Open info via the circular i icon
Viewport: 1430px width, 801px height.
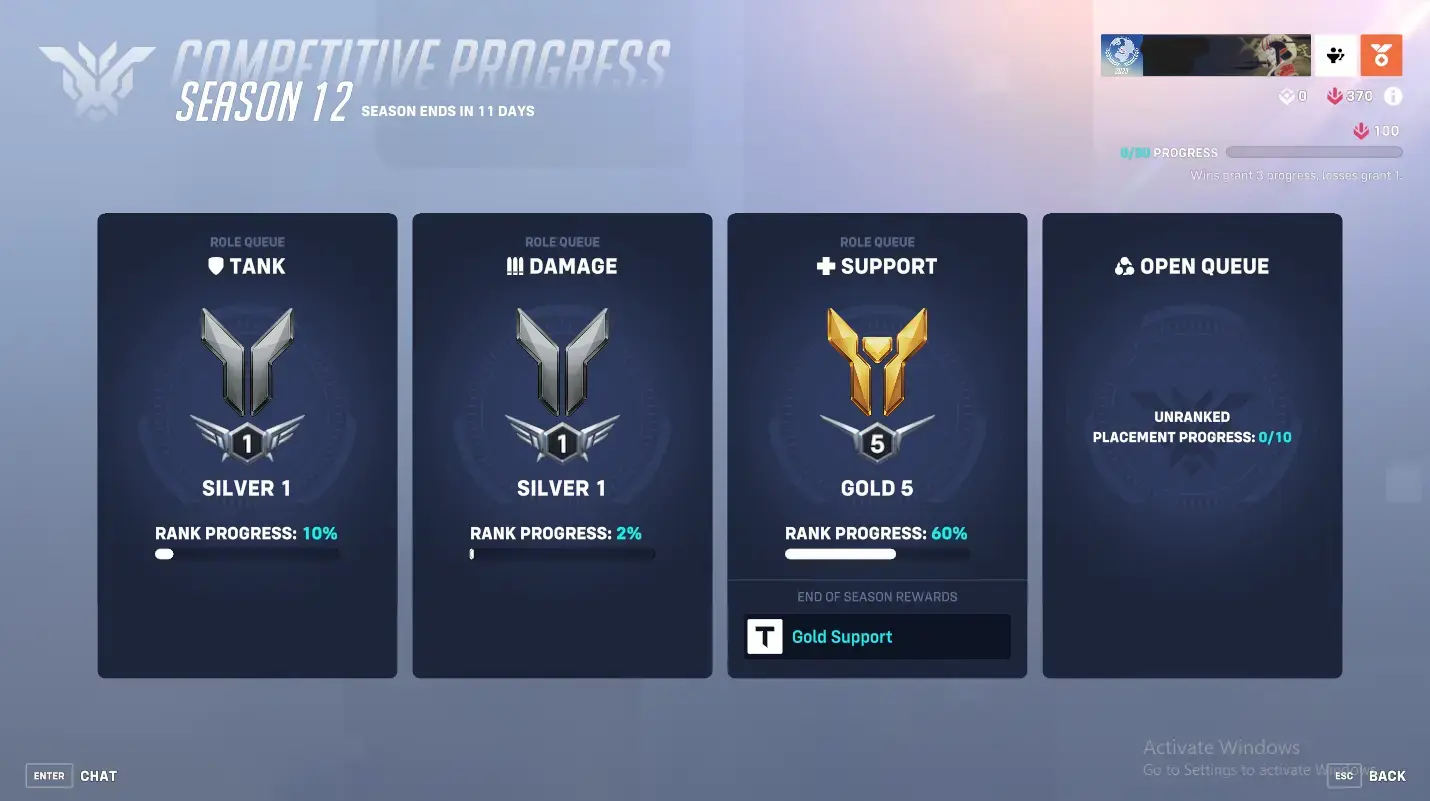pos(1394,96)
